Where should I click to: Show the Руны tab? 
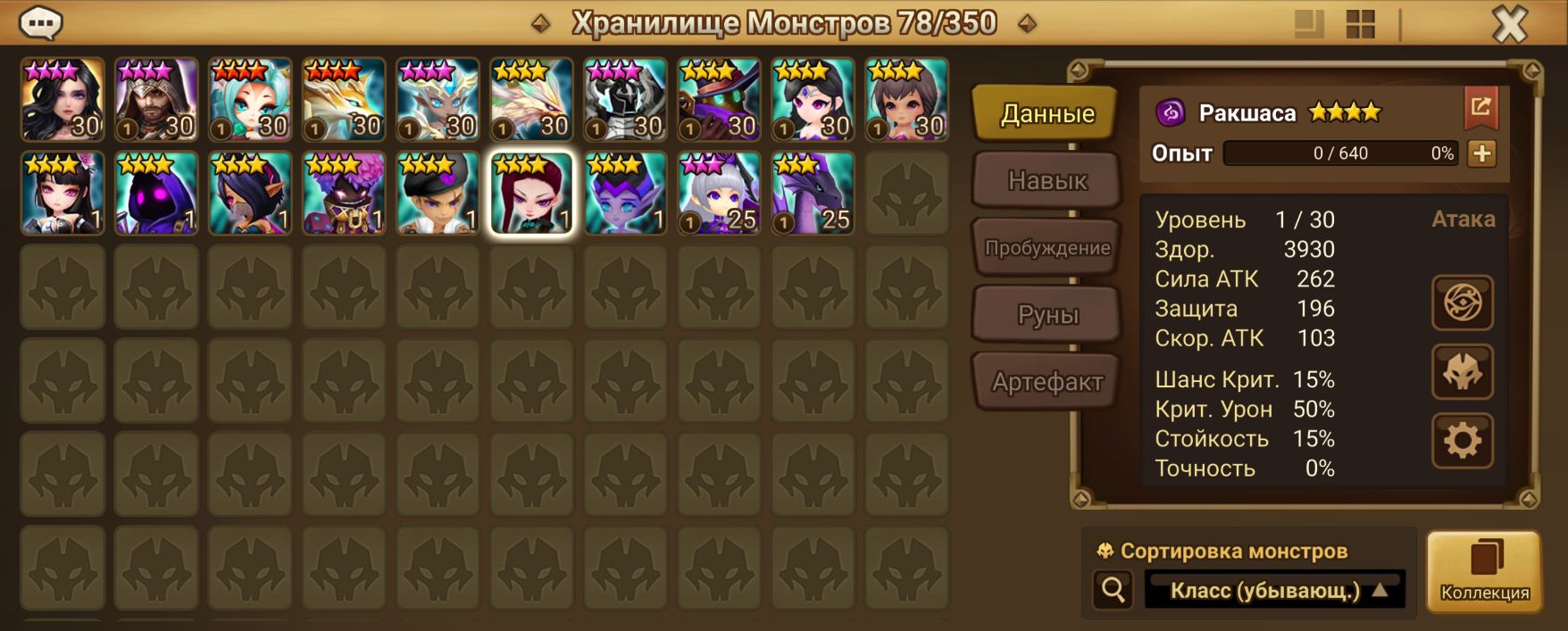click(1047, 314)
